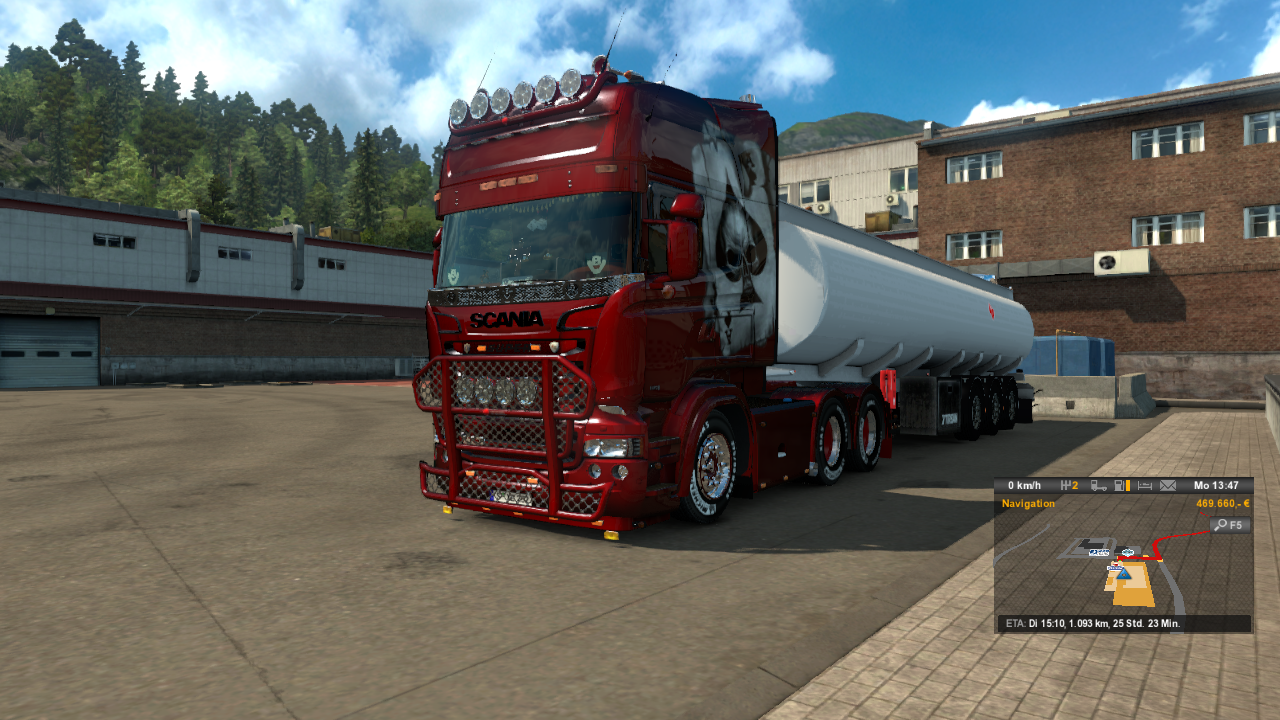Click the gear shifter indicator showing 2
Viewport: 1280px width, 720px height.
[x=1070, y=485]
